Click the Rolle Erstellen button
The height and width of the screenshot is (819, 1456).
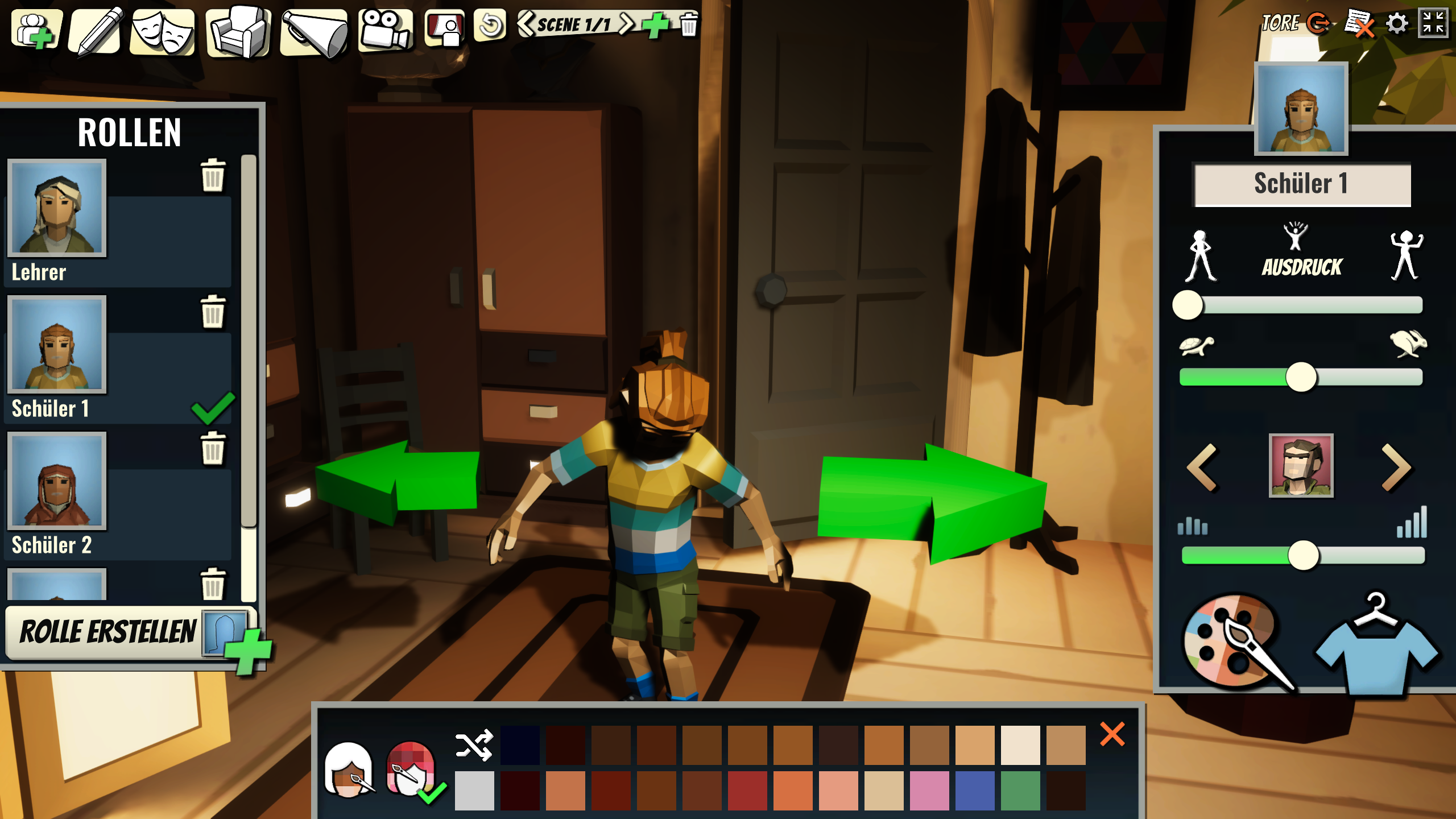coord(108,632)
